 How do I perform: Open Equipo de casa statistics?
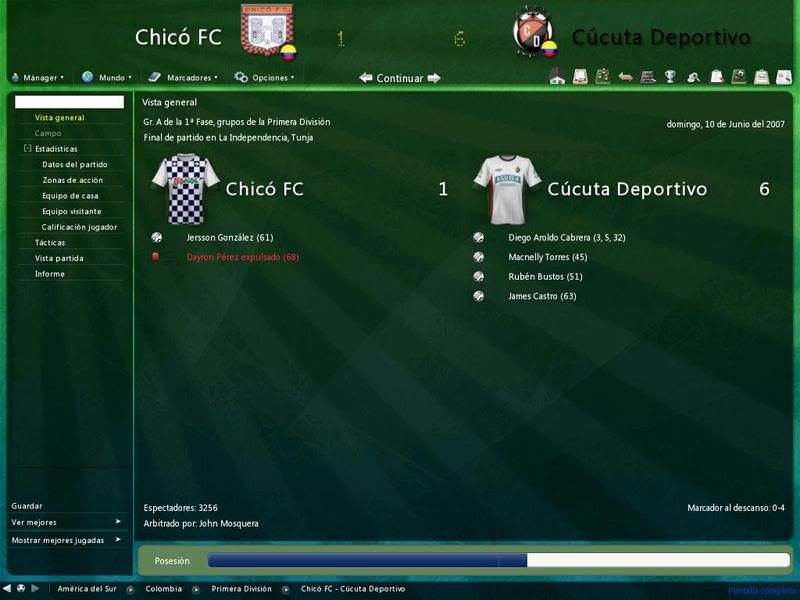click(x=70, y=196)
